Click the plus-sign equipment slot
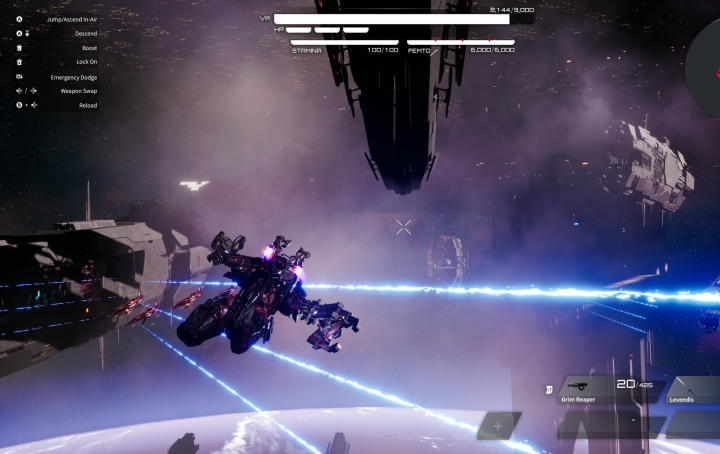The image size is (720, 454). 498,425
